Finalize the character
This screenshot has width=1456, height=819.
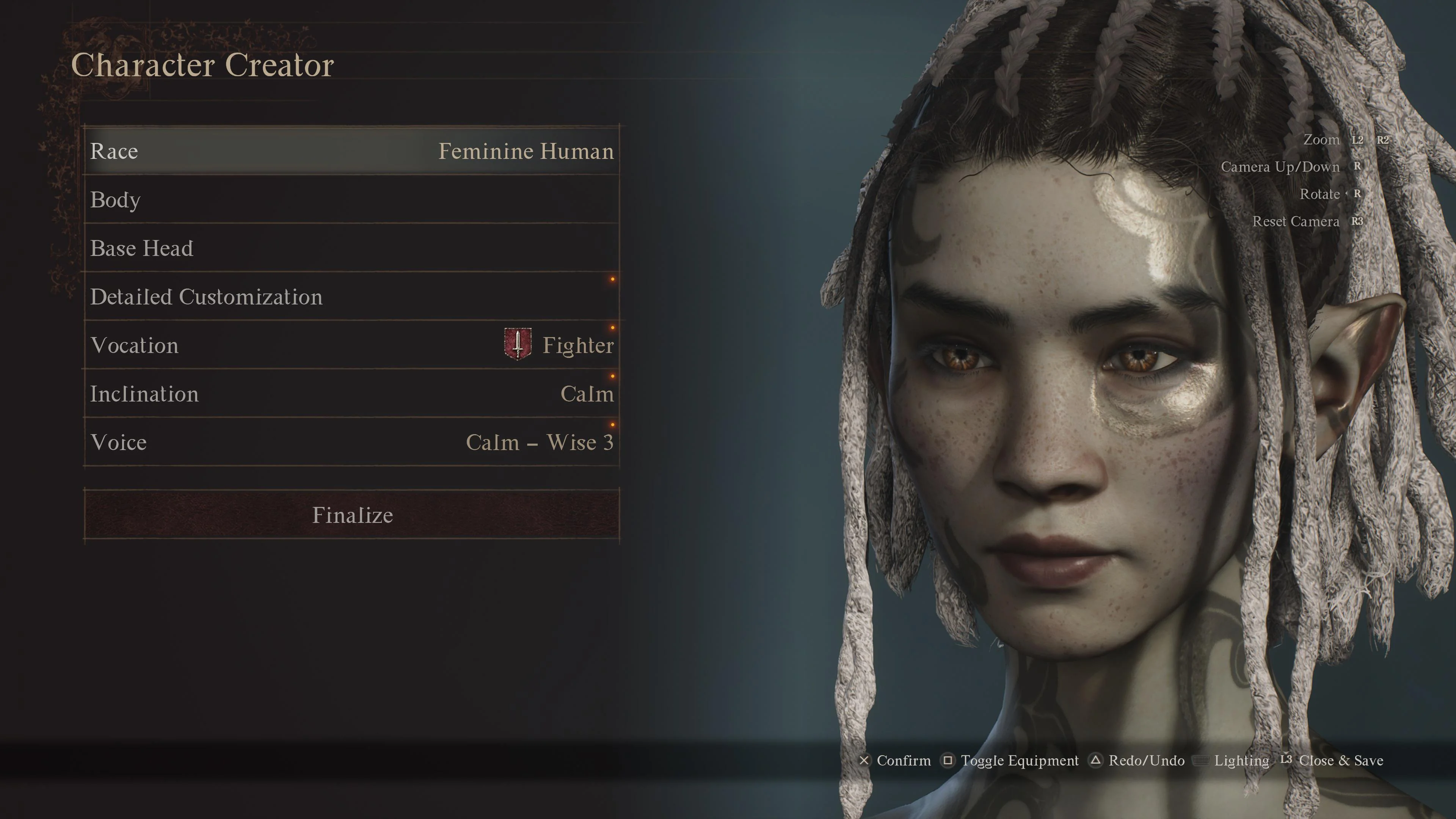[x=351, y=515]
